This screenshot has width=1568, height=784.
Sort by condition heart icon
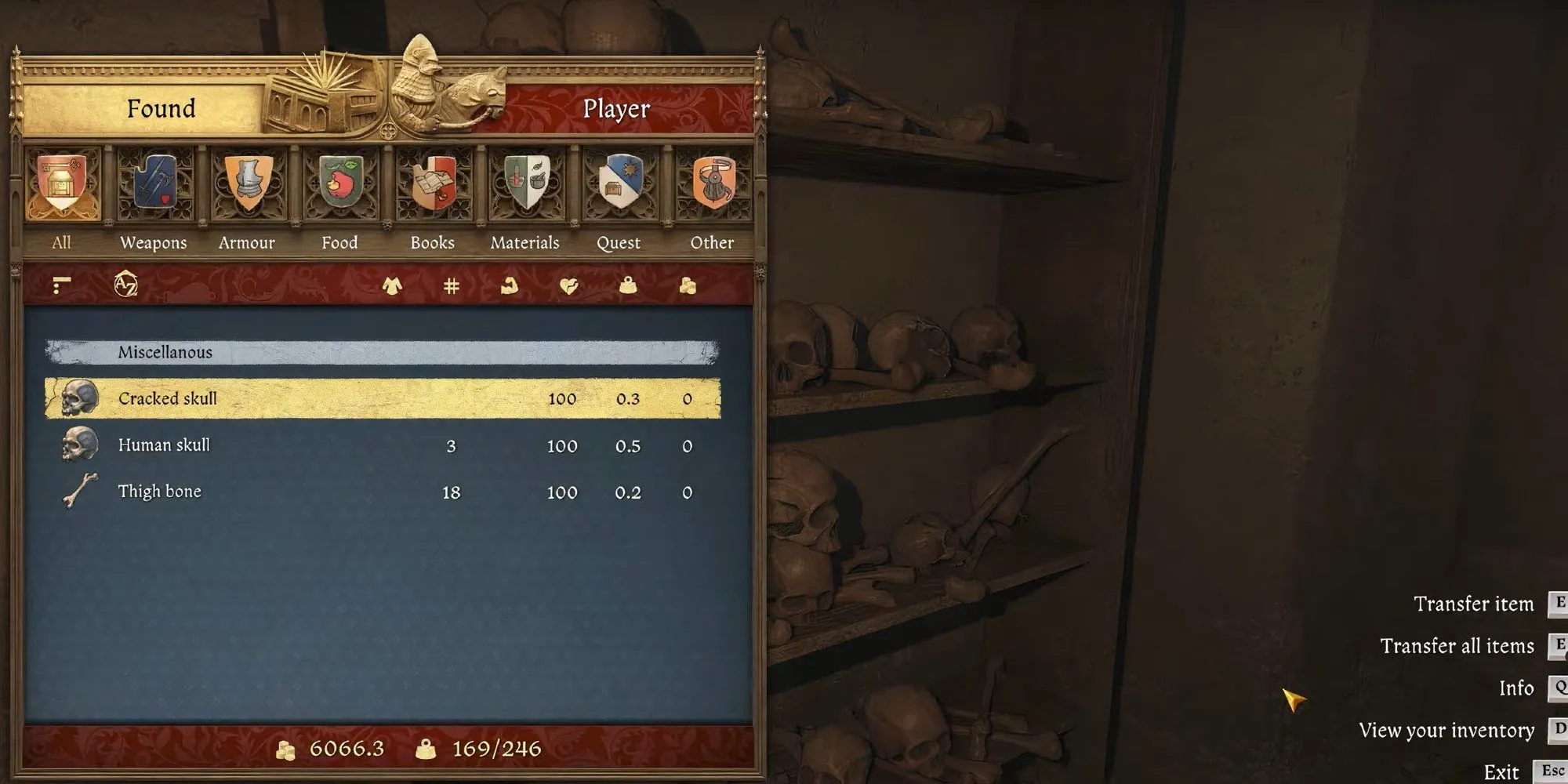(x=569, y=286)
